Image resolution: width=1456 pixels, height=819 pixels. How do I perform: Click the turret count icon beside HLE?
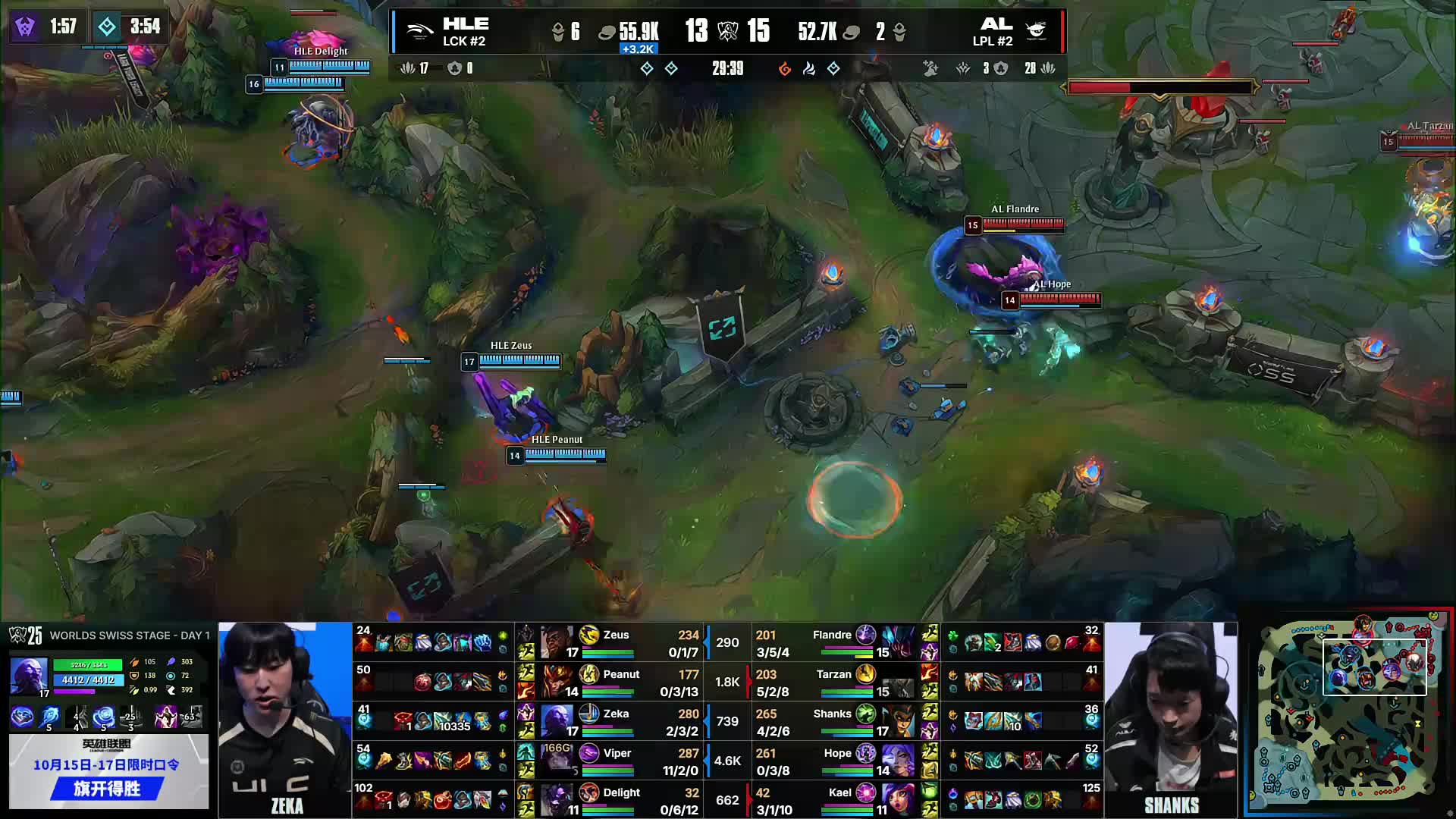559,30
